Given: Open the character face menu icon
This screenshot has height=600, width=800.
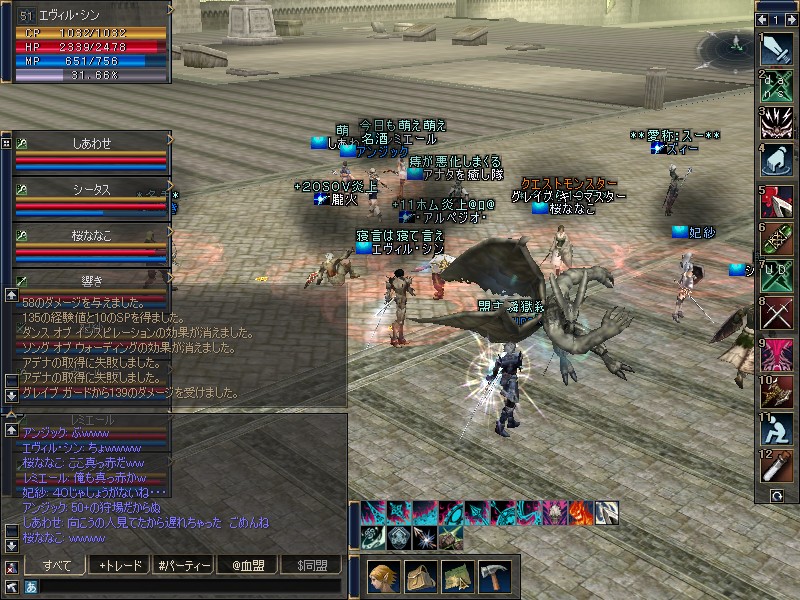Looking at the screenshot, I should pyautogui.click(x=384, y=577).
